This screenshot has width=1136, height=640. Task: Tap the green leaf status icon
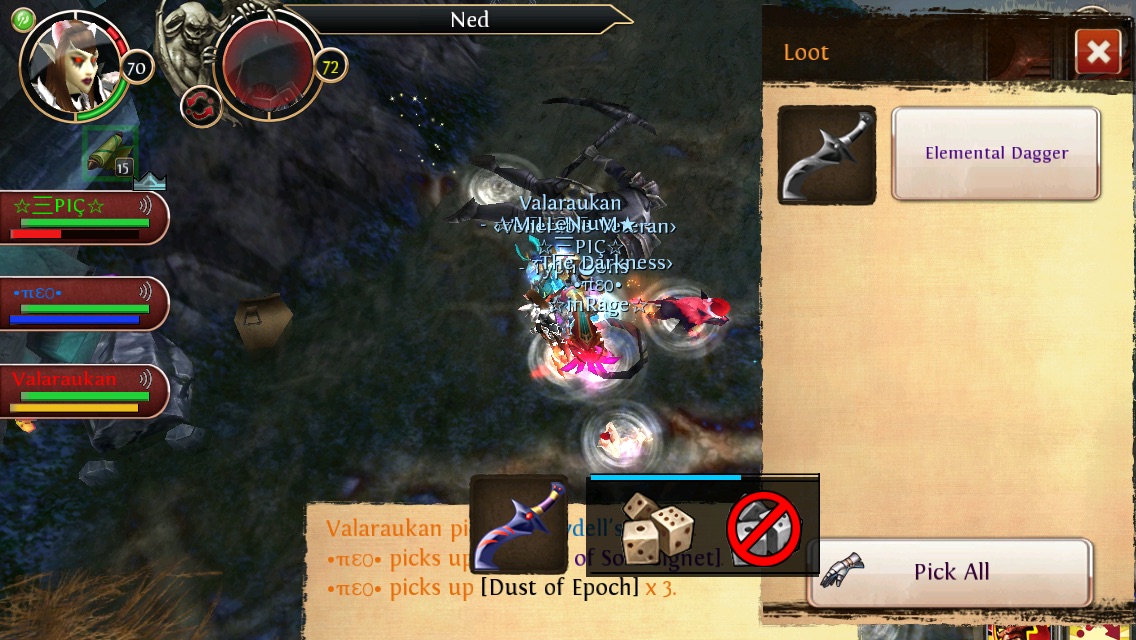click(23, 20)
